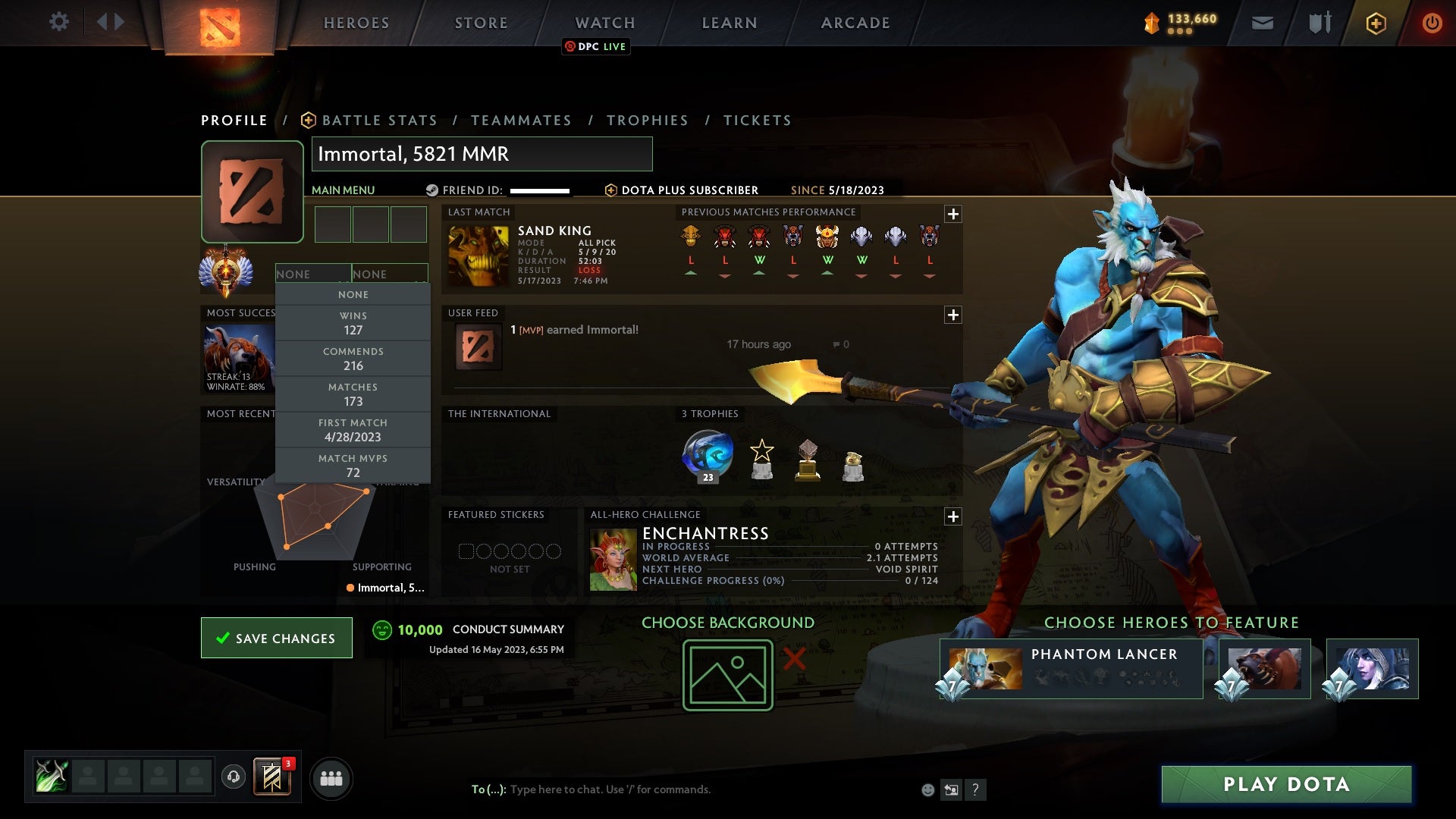Viewport: 1456px width, 819px height.
Task: Remove the chosen profile background with red X
Action: click(x=793, y=660)
